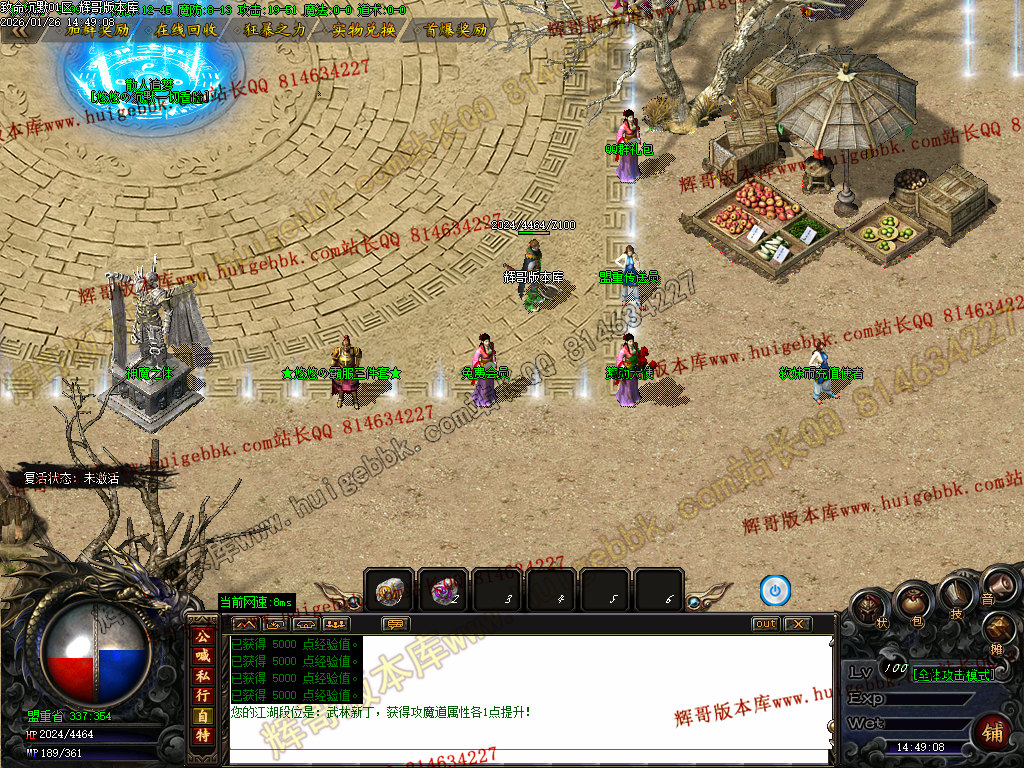
Task: Close the chat panel with the X button
Action: click(797, 624)
